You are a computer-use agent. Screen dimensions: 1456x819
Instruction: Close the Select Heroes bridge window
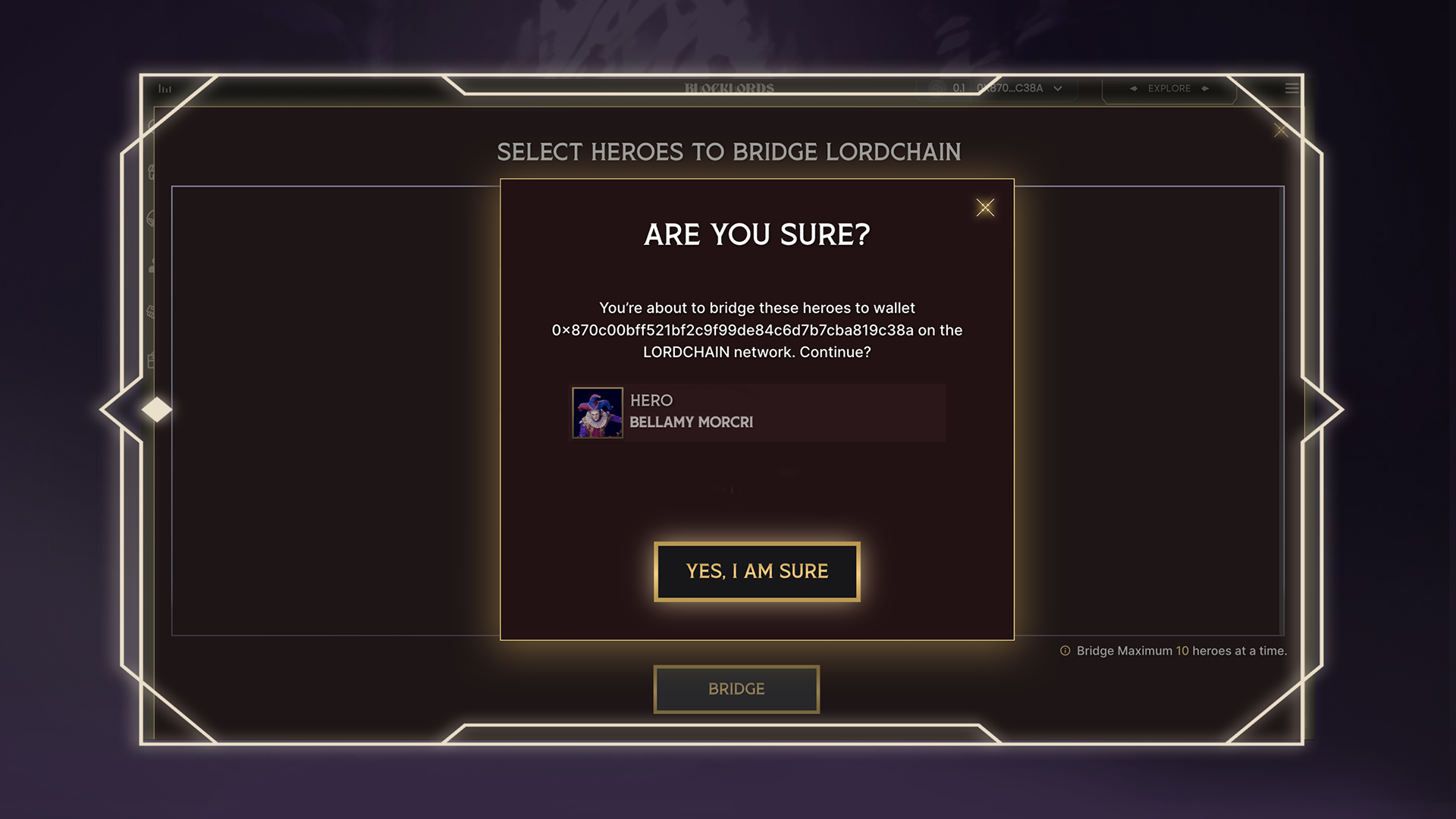tap(1281, 130)
